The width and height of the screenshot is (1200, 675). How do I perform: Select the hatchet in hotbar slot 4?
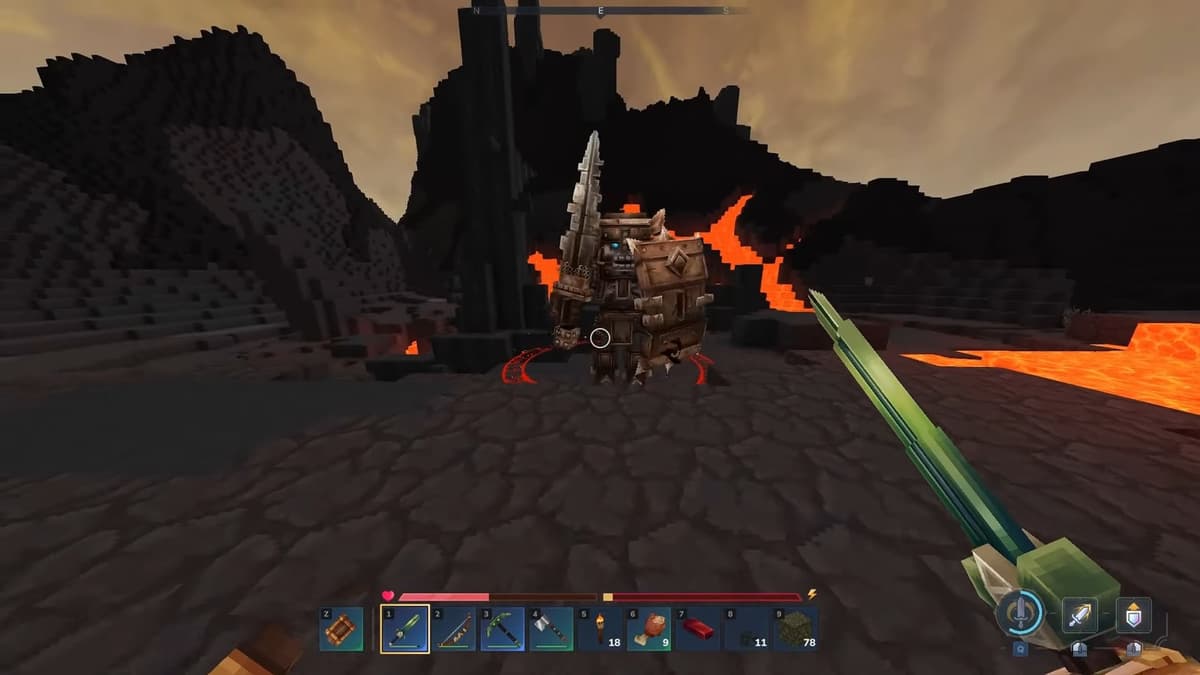coord(551,630)
